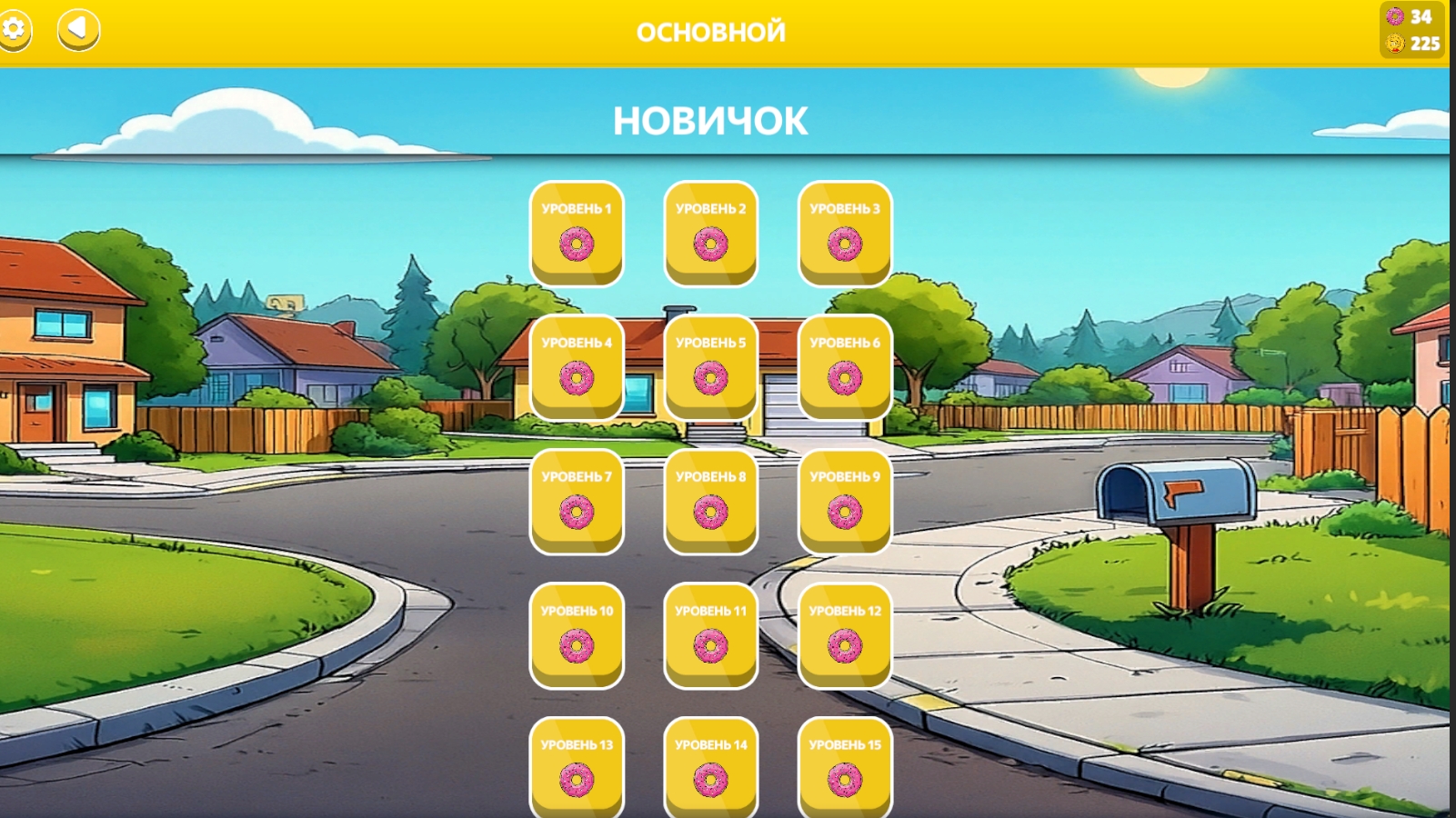Screen dimensions: 1456x818
Task: Launch УРОВЕНЬ 7
Action: pos(576,500)
